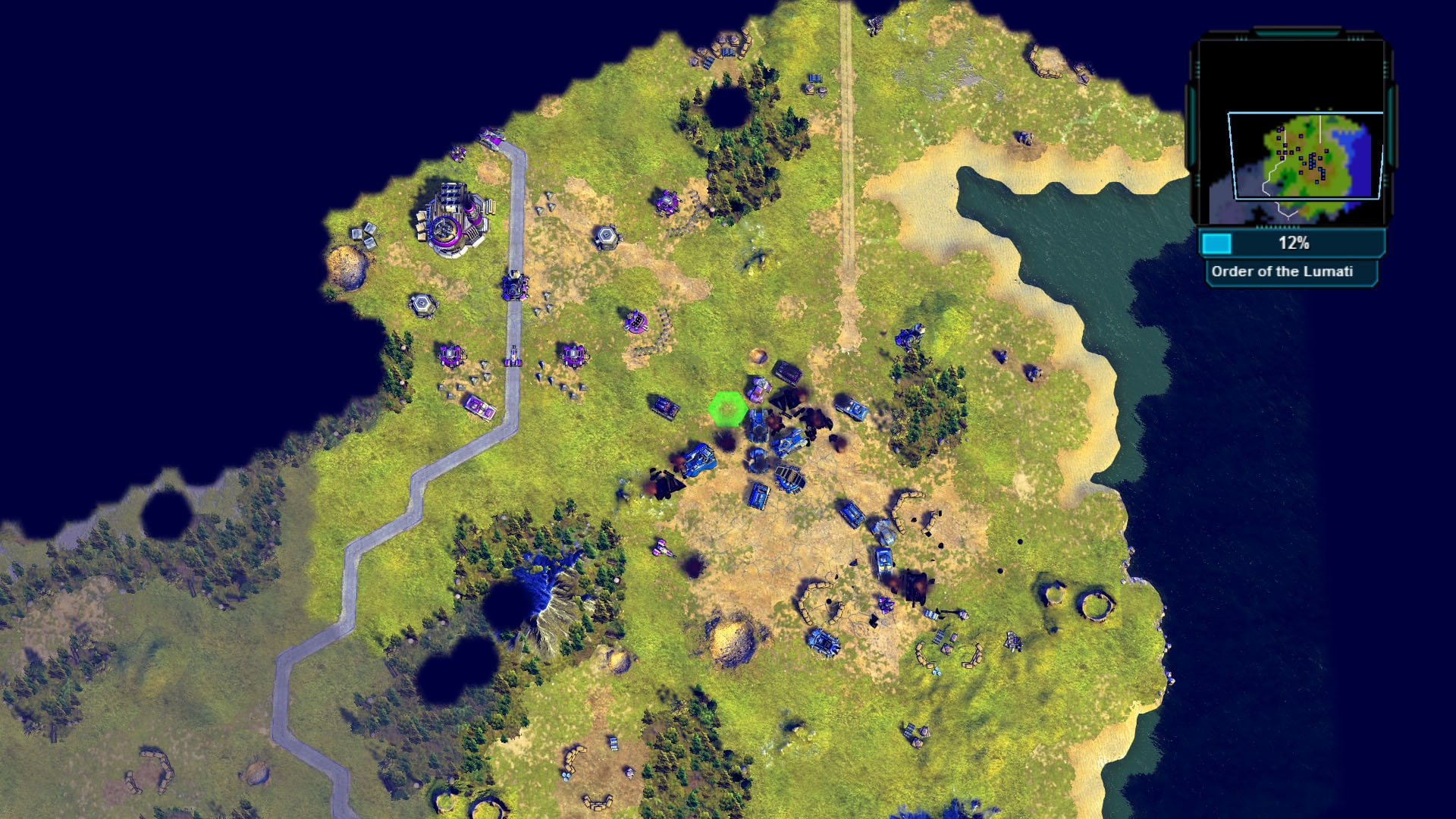Select the purple vehicle driving along the road
This screenshot has height=819, width=1456.
tap(512, 356)
